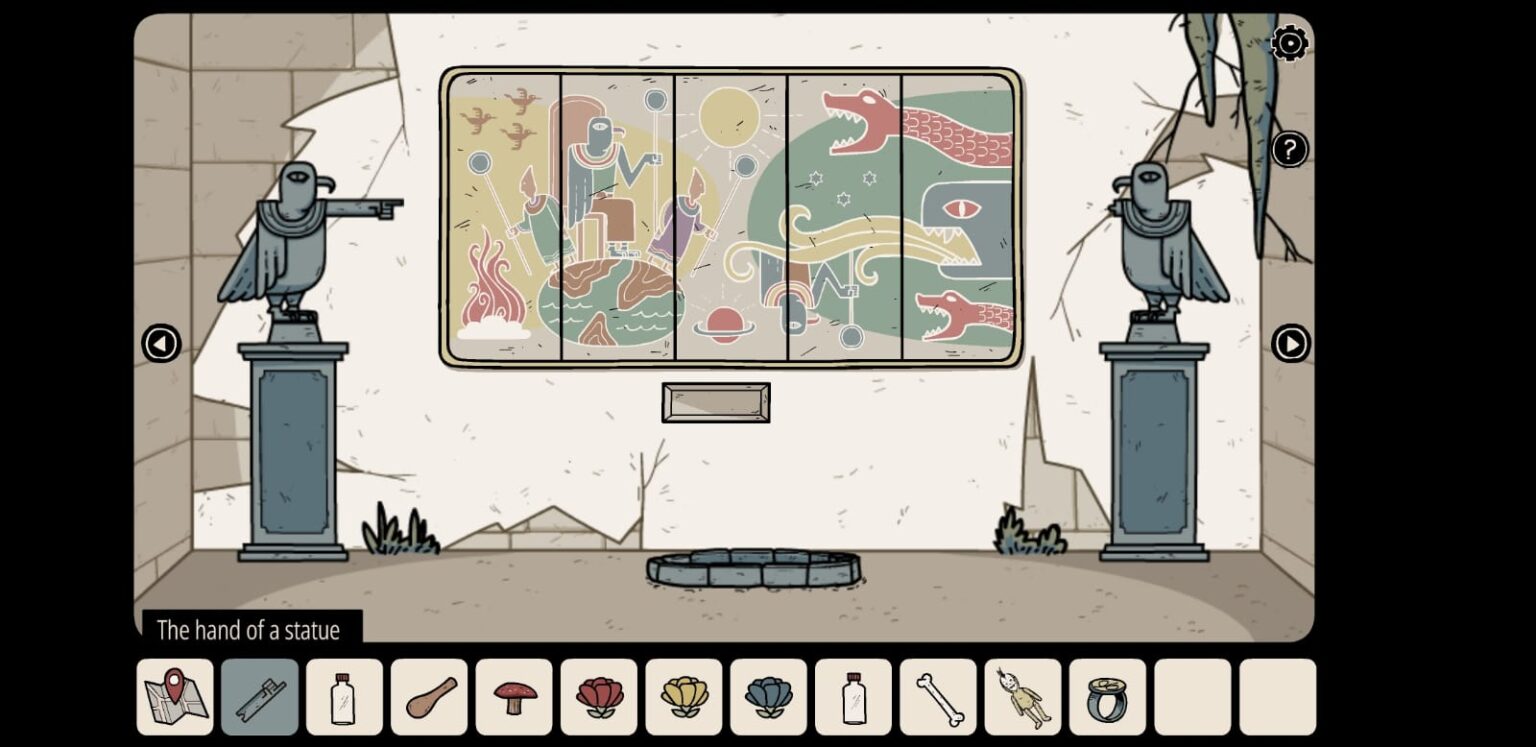Select the voodoo doll item

tap(1022, 696)
